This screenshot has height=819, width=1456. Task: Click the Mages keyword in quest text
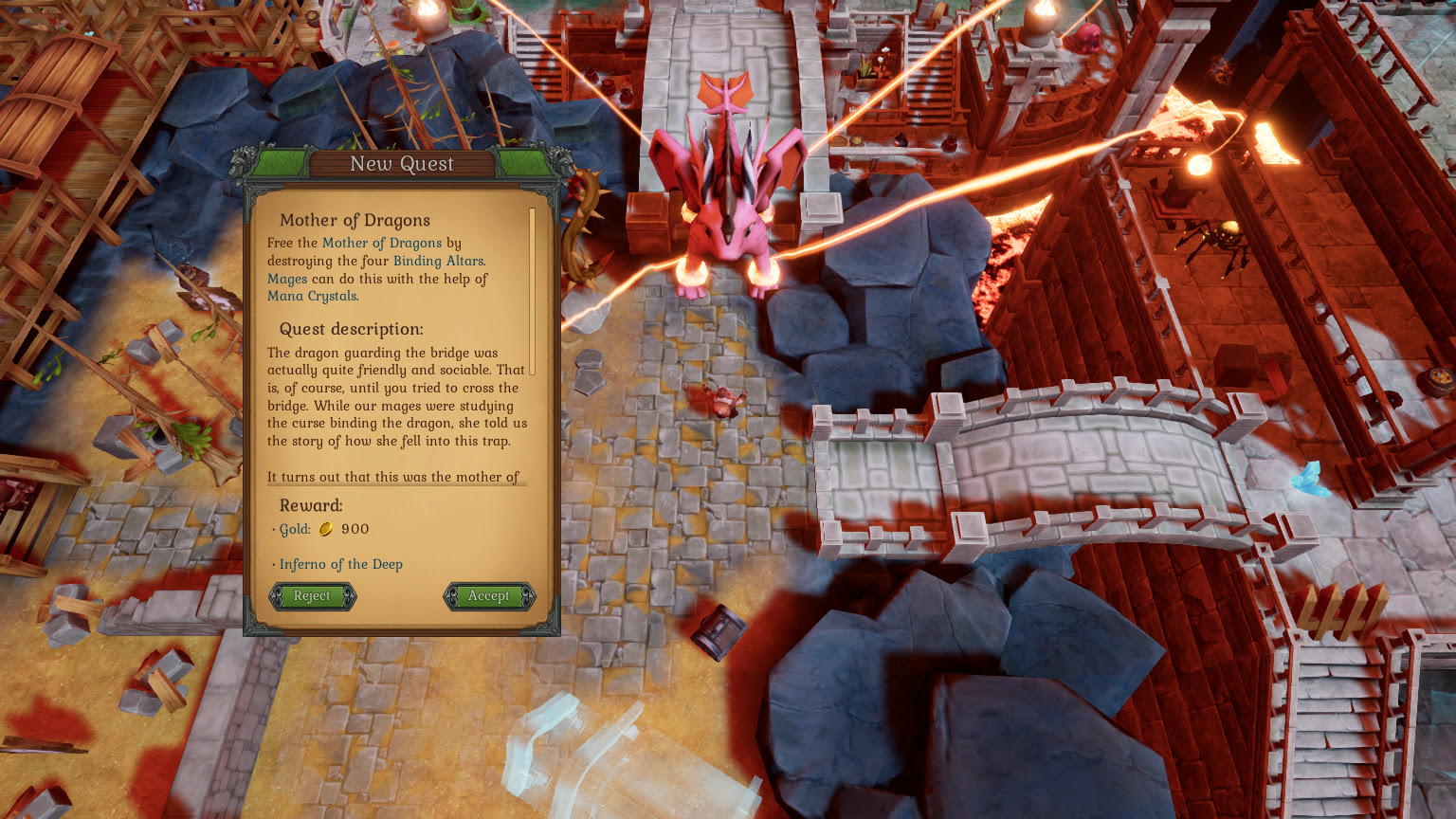[x=287, y=279]
